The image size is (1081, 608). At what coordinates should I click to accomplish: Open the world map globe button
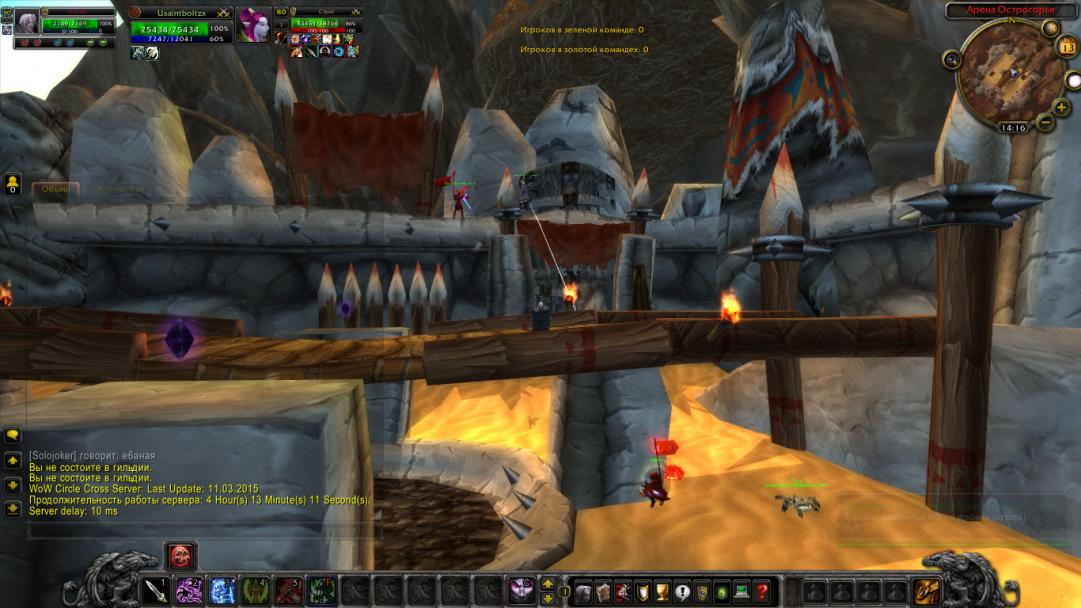[1051, 28]
